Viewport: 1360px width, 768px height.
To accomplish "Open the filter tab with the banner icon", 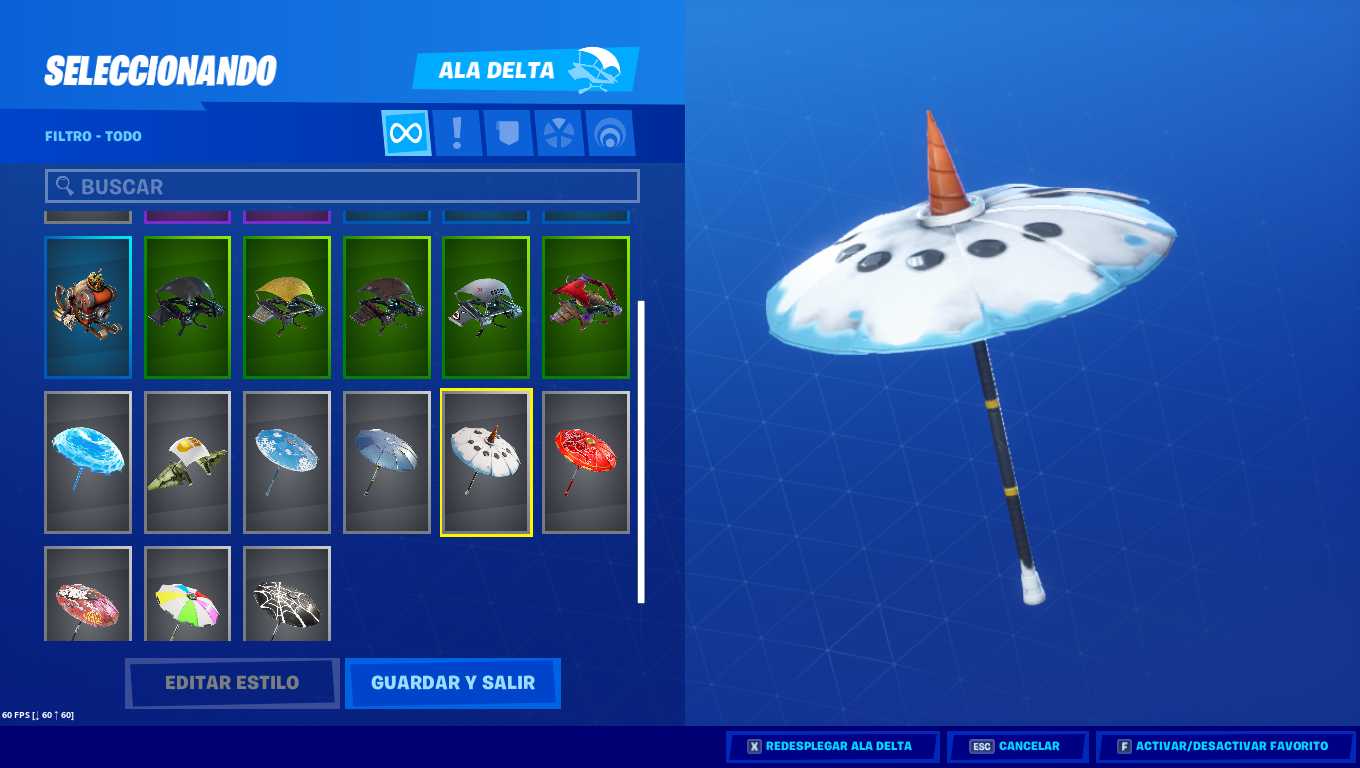I will (x=508, y=133).
